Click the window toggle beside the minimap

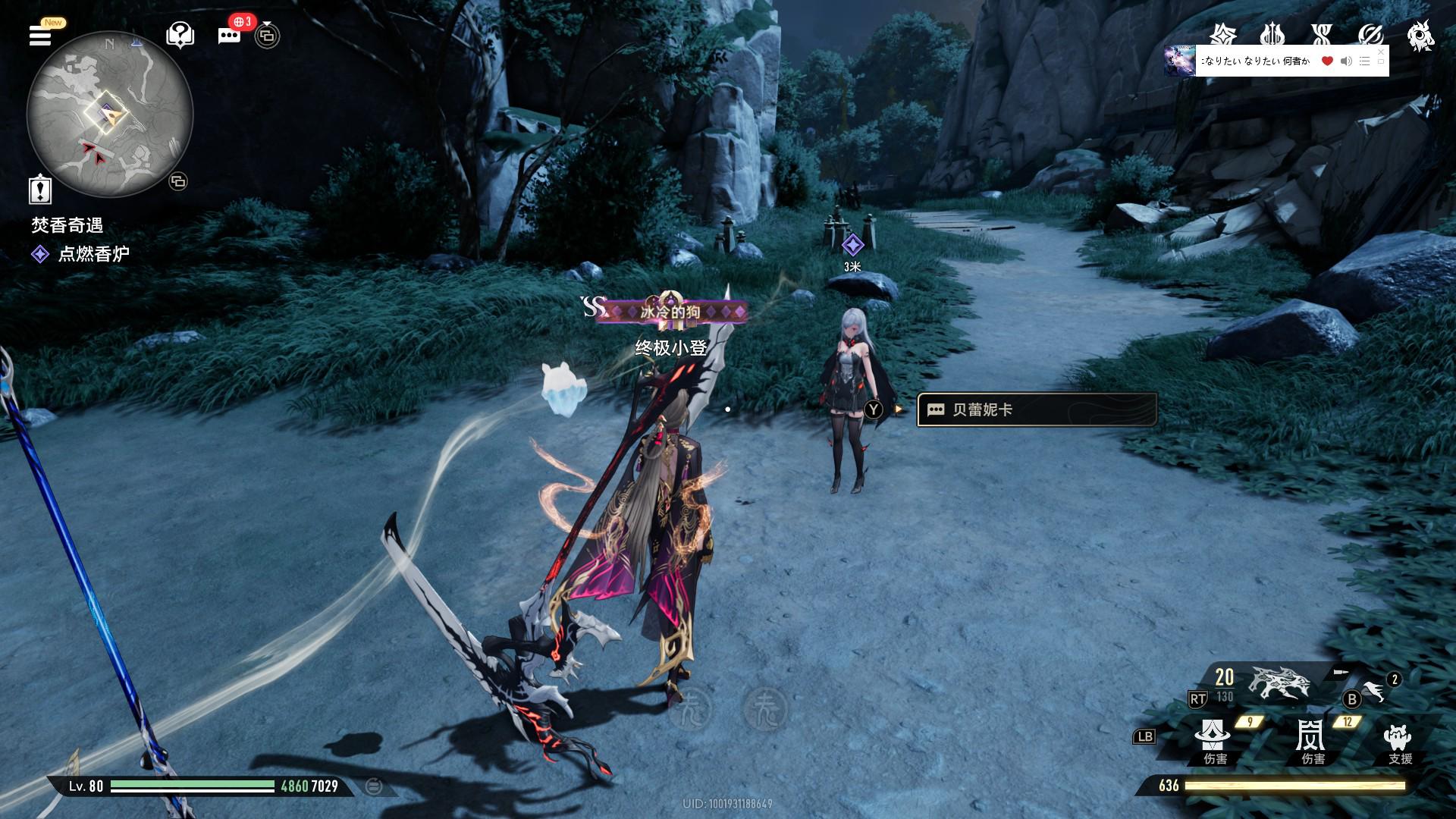178,181
